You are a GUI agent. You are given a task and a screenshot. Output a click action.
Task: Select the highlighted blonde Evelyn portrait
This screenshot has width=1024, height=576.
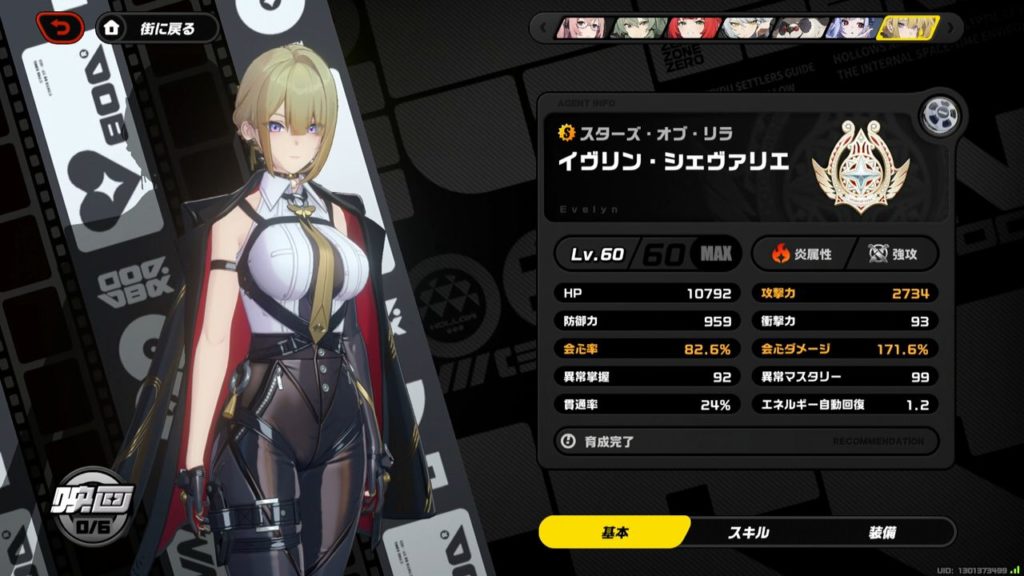906,28
